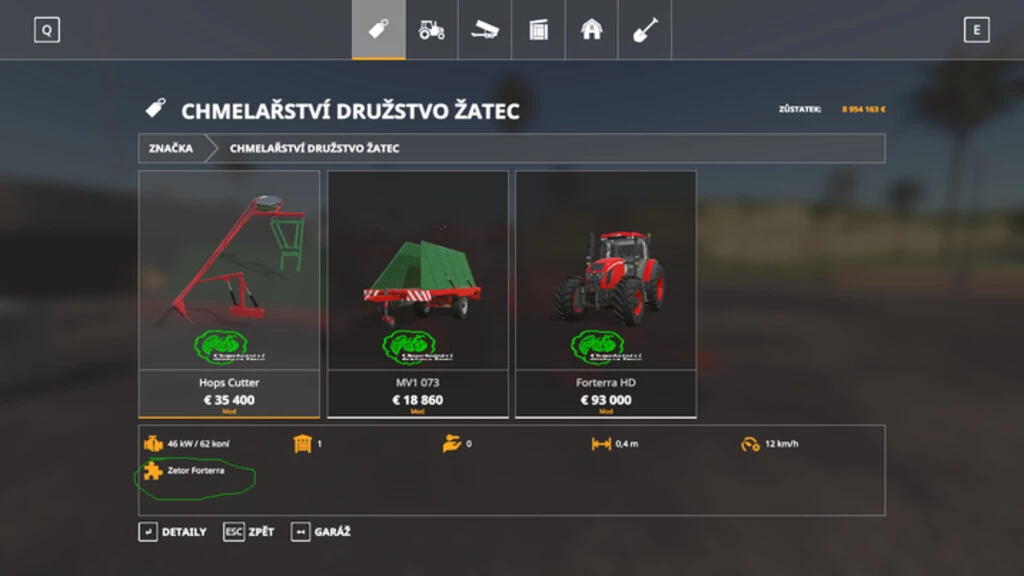
Task: Switch to the barn placeables tab
Action: pyautogui.click(x=592, y=30)
